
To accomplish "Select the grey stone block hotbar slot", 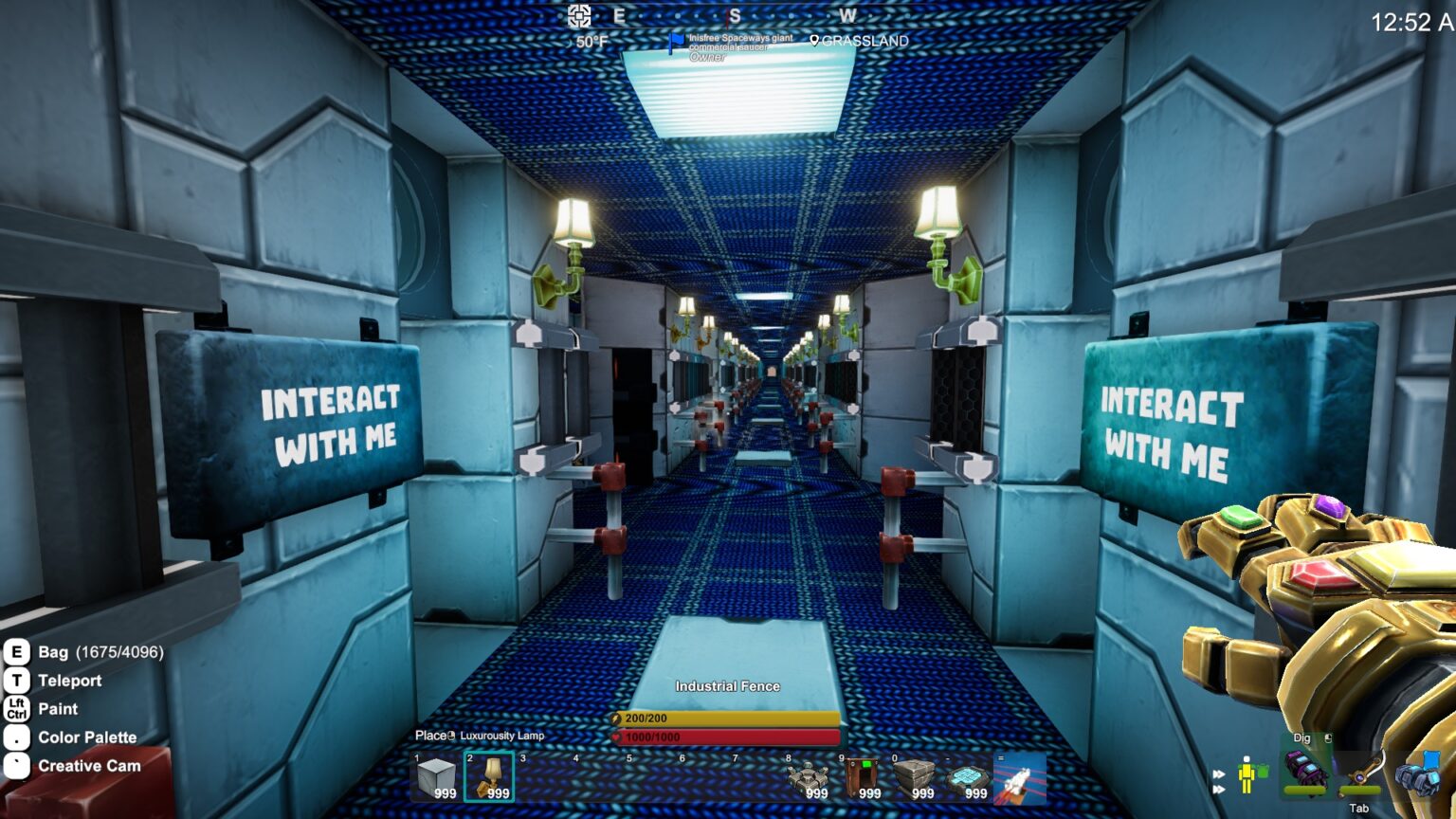I will pos(436,777).
